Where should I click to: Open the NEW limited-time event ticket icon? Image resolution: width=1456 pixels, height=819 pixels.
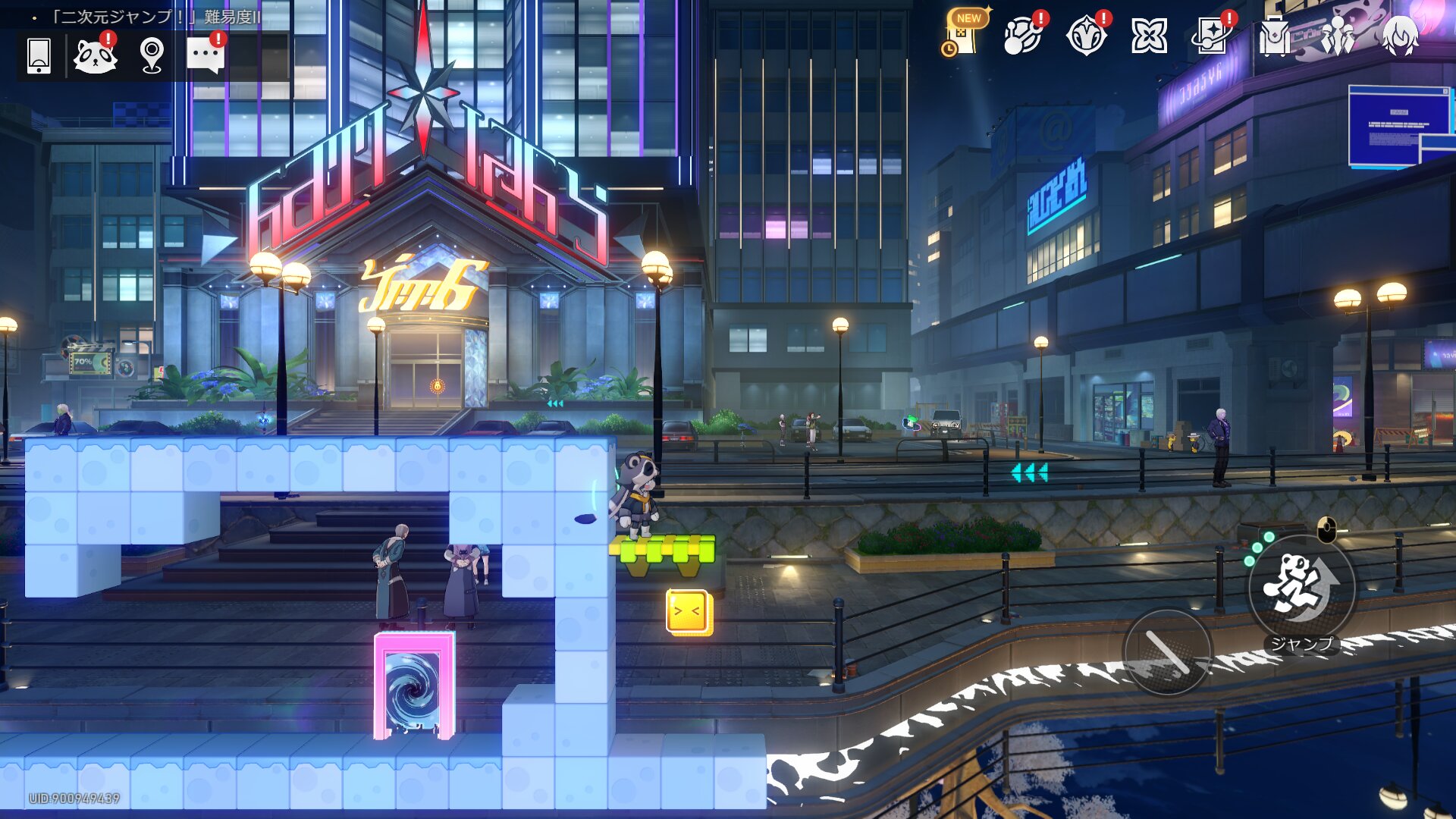(x=963, y=35)
